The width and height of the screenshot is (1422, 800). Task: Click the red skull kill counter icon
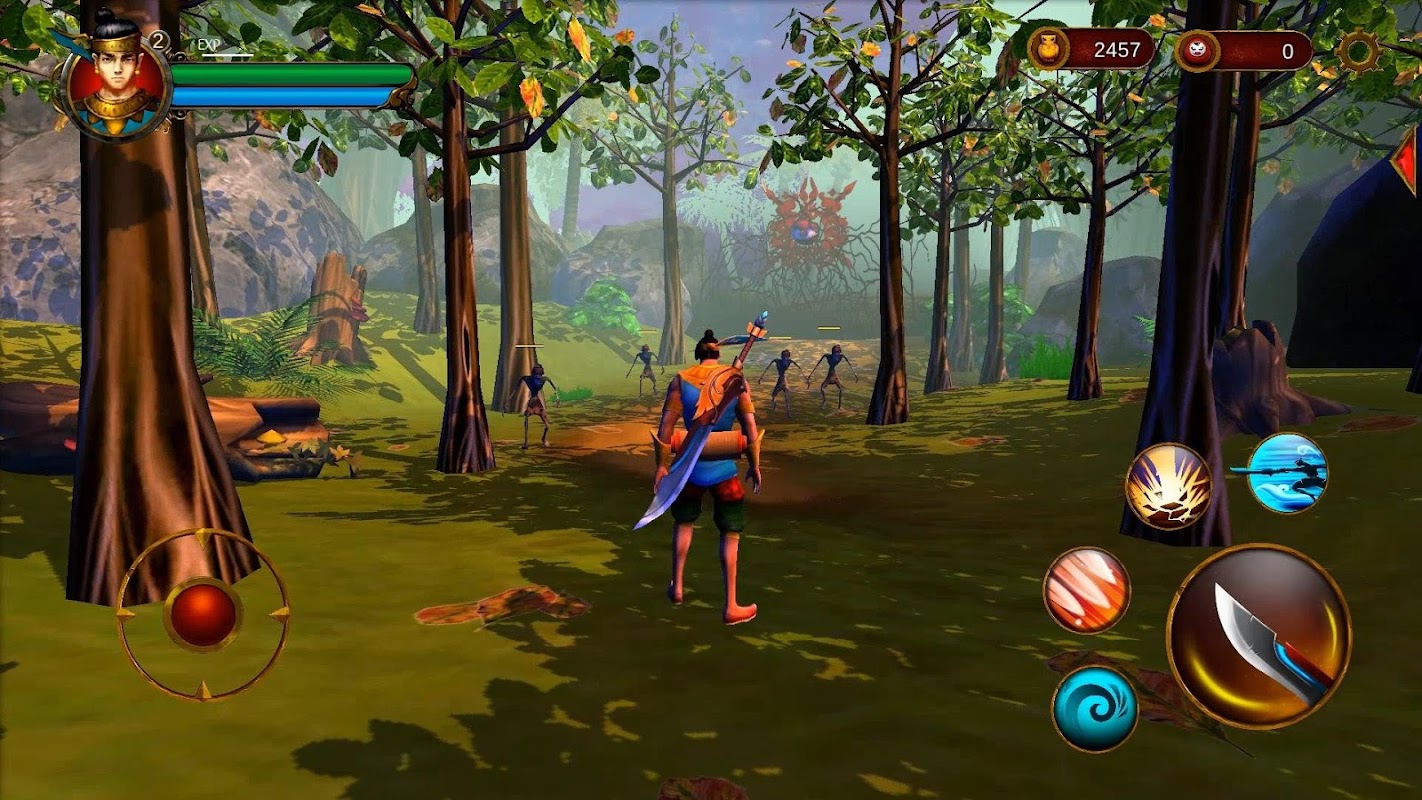[1196, 50]
